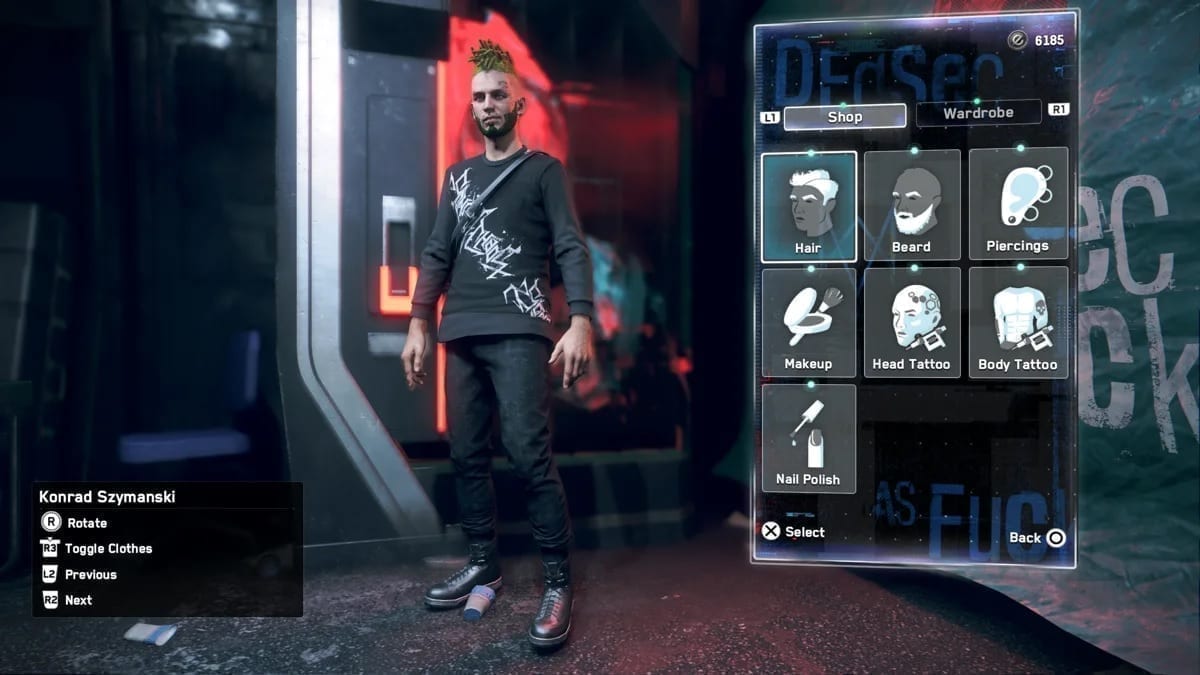Select the Hair category tile

click(808, 206)
